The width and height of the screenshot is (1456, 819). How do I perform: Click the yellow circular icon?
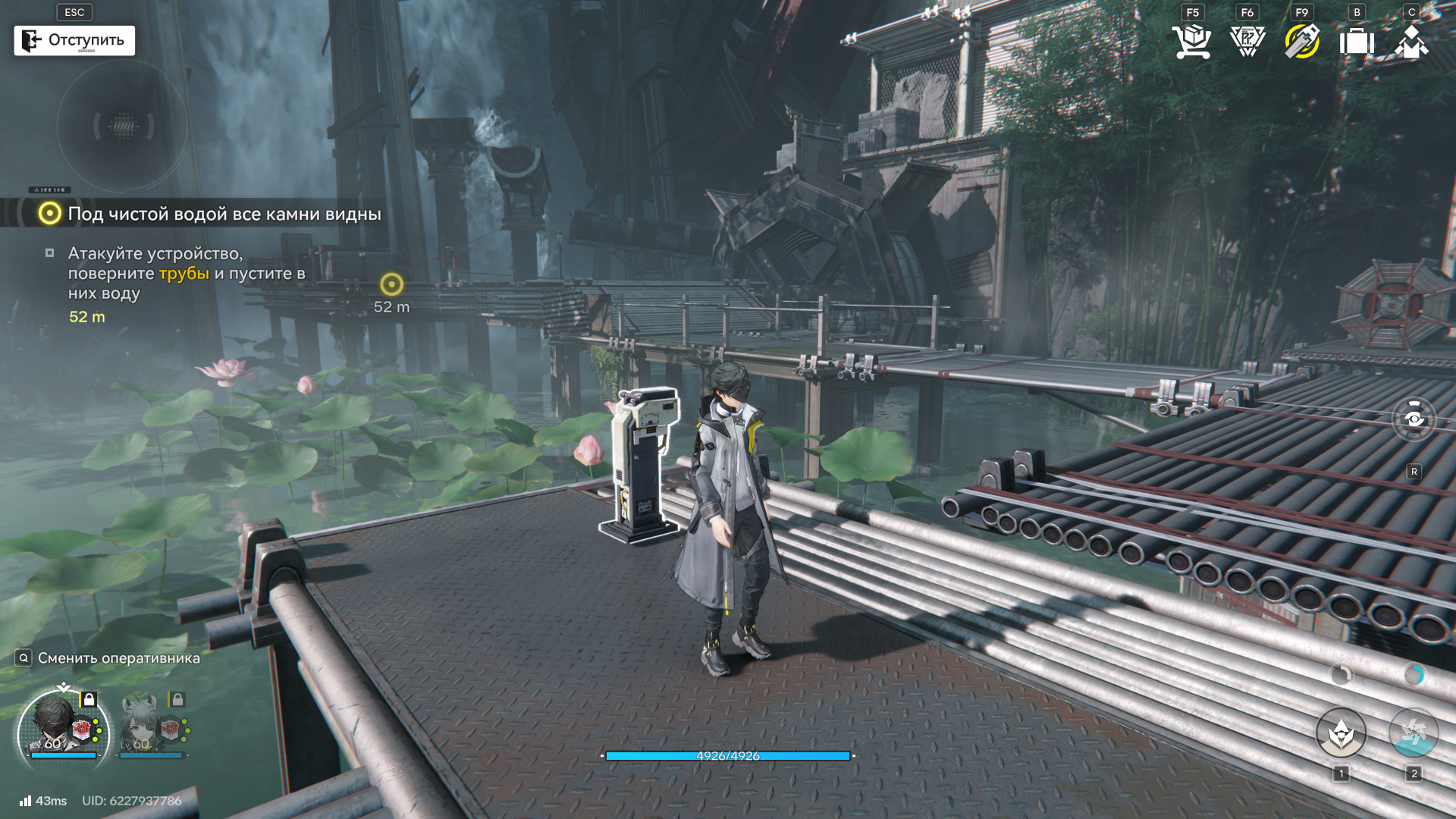(x=1302, y=41)
